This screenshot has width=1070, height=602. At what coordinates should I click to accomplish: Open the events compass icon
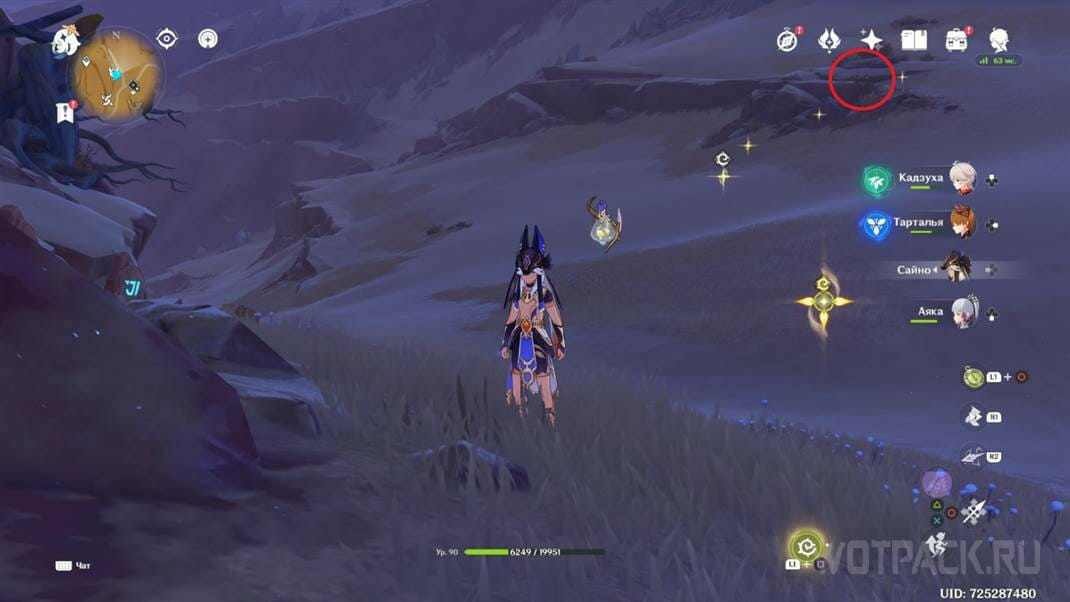[x=787, y=40]
